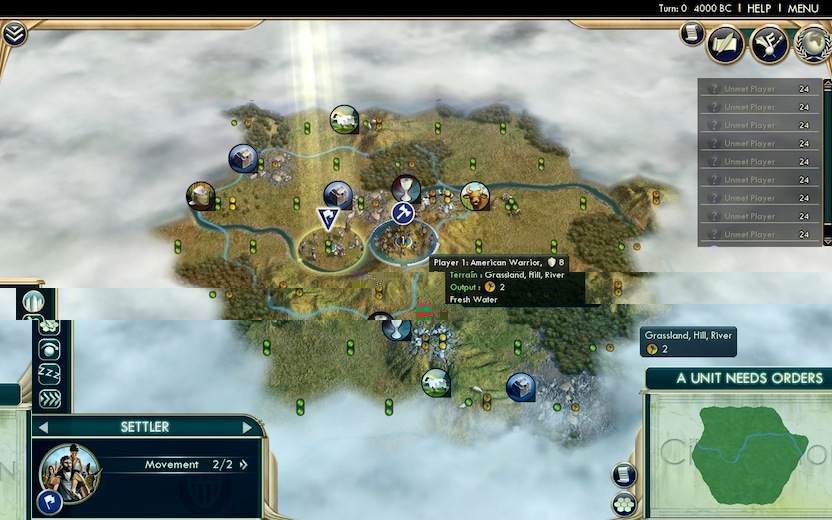This screenshot has height=520, width=832.
Task: Select the skip turn chevrons action
Action: tap(49, 398)
